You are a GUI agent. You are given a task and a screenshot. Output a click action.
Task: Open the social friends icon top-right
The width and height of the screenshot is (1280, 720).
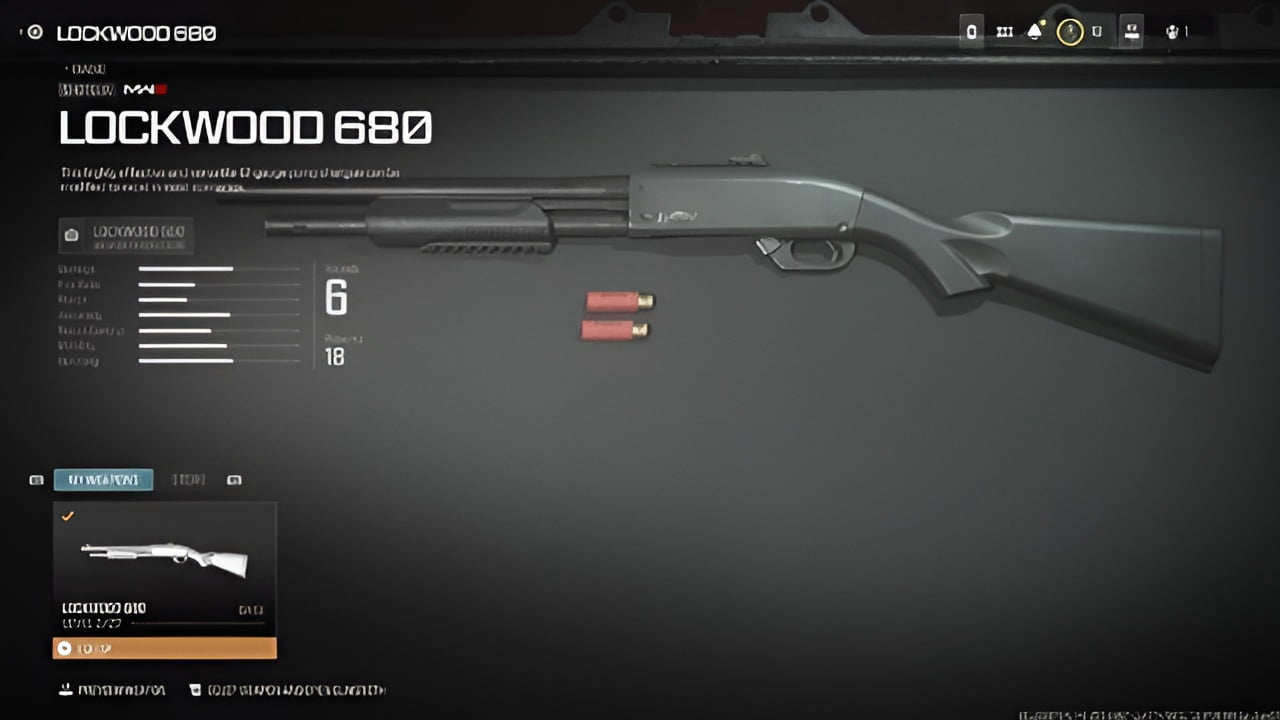click(1173, 31)
